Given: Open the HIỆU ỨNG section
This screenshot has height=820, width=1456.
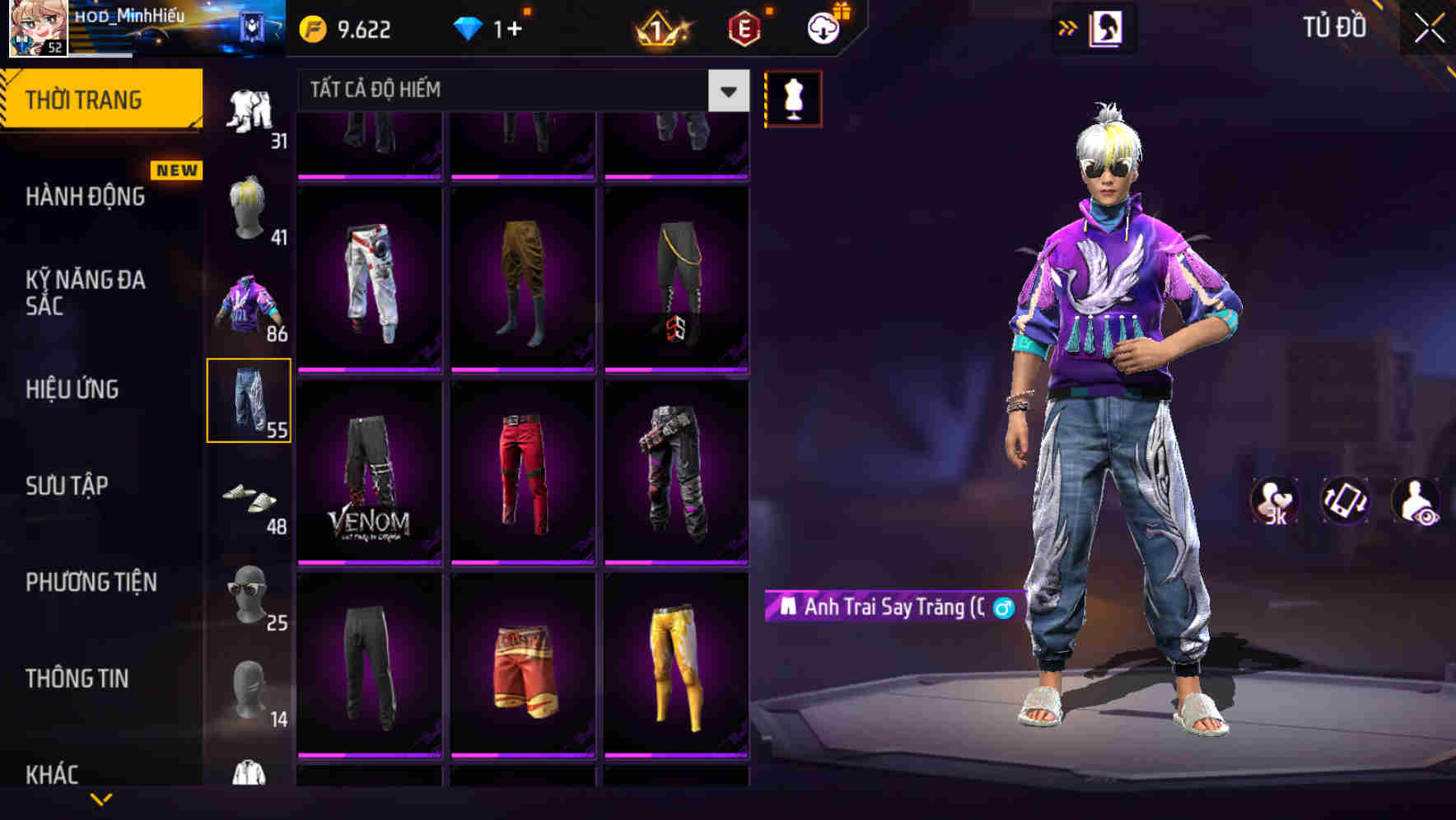Looking at the screenshot, I should [x=74, y=389].
